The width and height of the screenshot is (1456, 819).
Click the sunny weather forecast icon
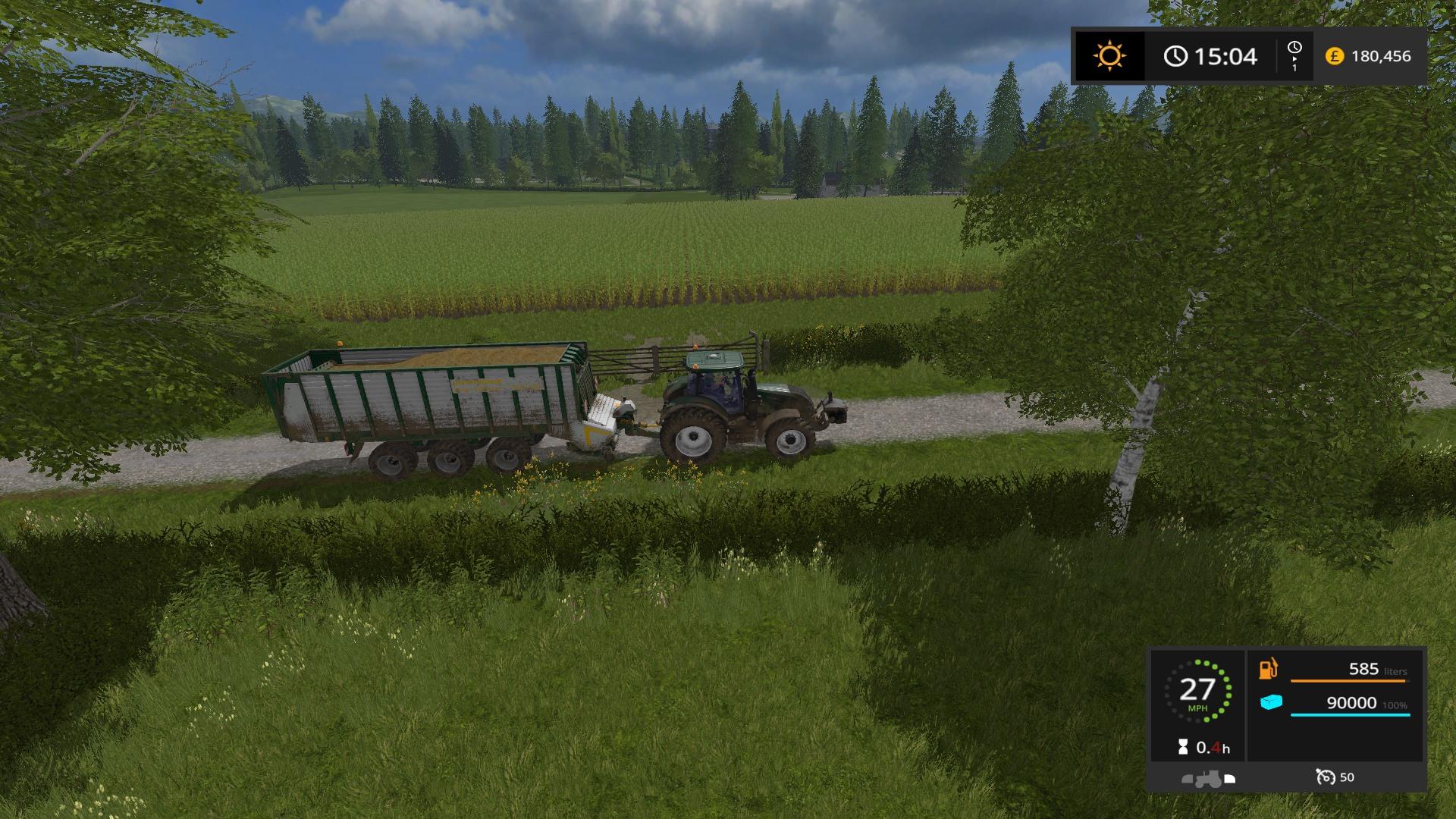click(x=1109, y=56)
